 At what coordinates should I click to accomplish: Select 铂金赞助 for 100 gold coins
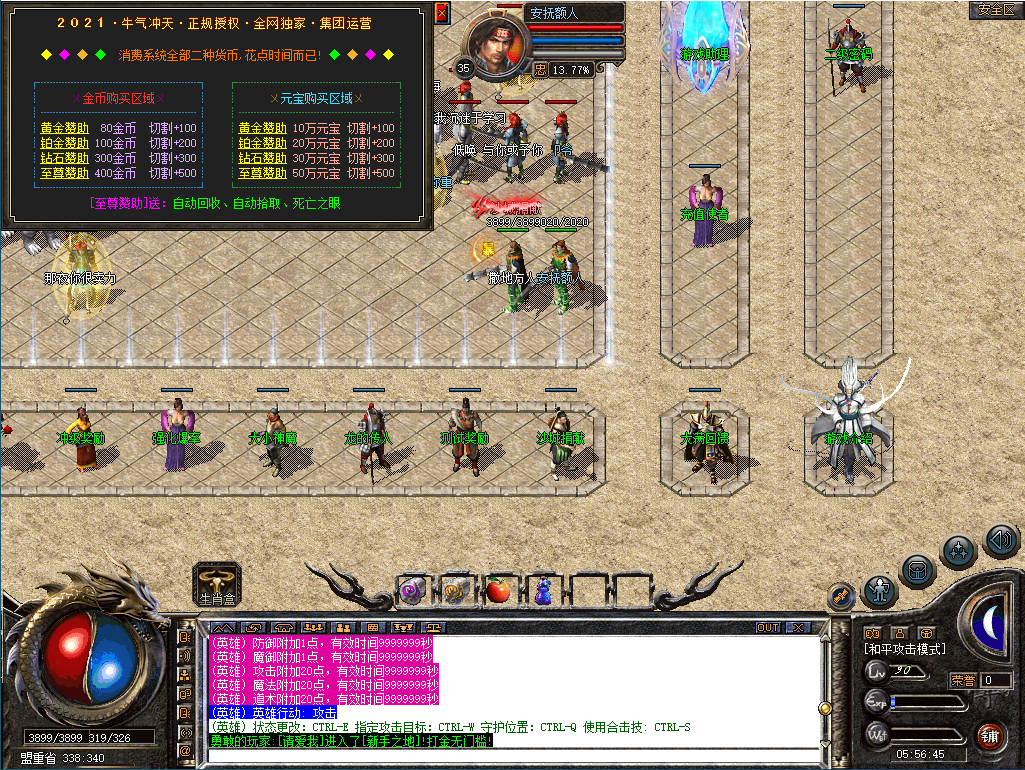(x=65, y=143)
